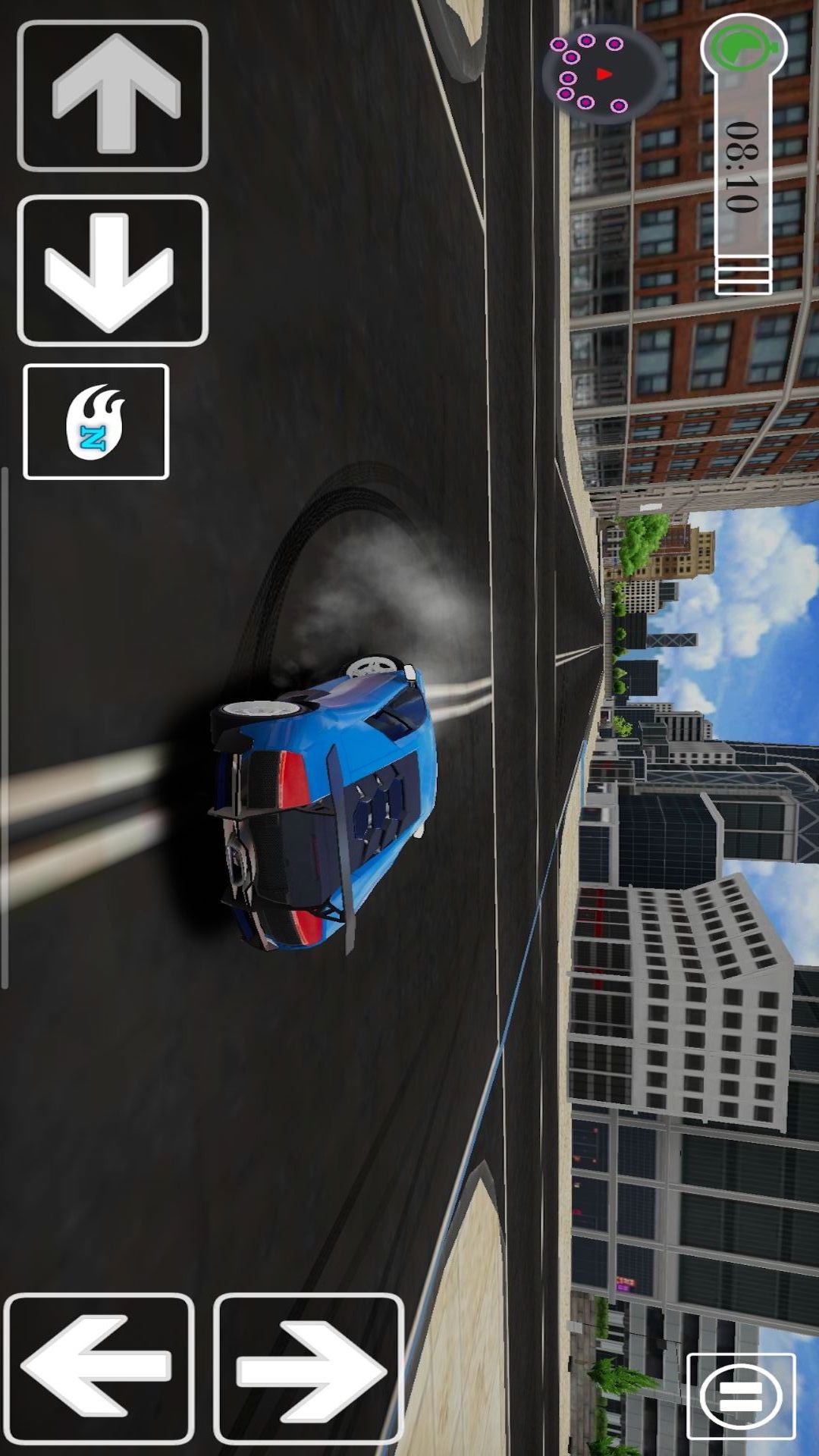Image resolution: width=819 pixels, height=1456 pixels.
Task: Hit the down arrow brake button
Action: [x=112, y=271]
